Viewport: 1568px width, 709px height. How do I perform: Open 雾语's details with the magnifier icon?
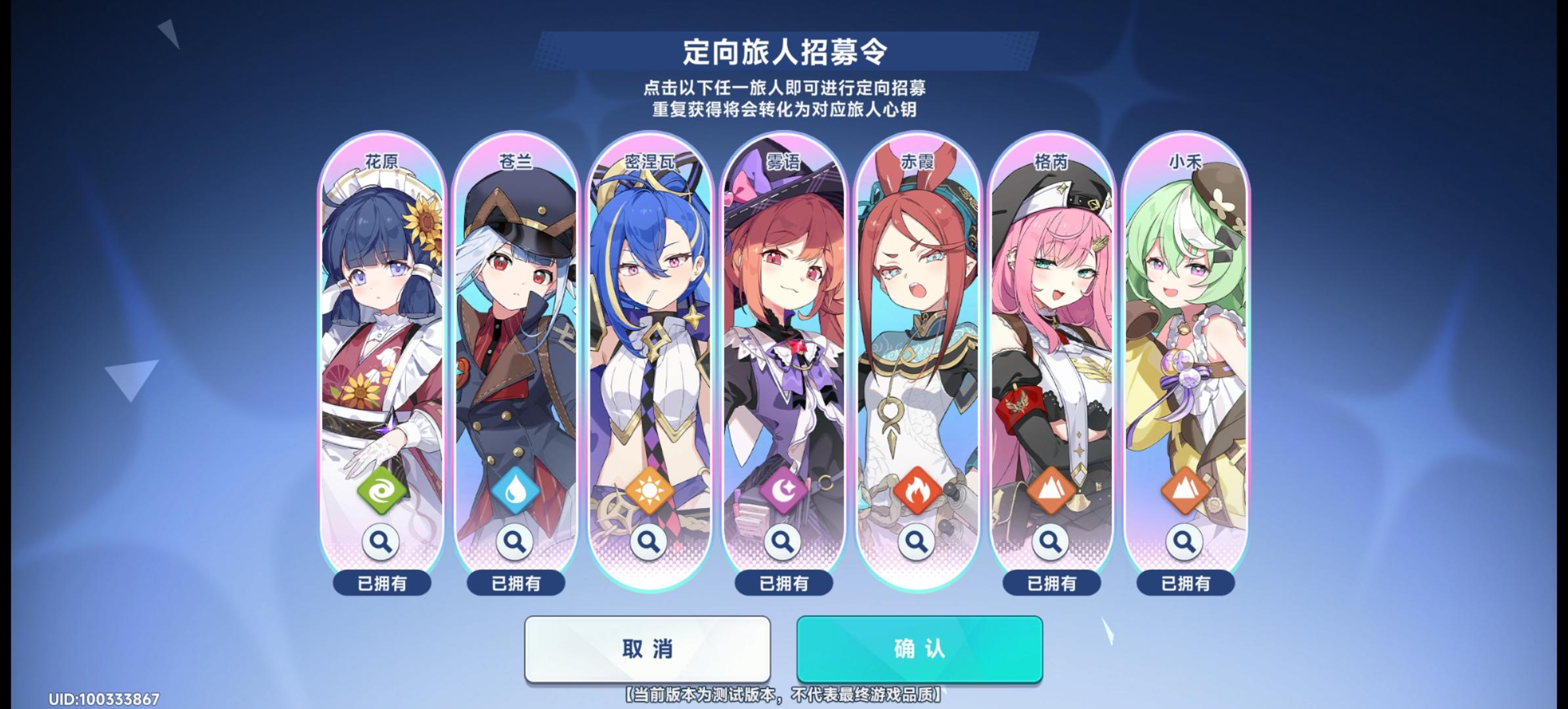click(x=784, y=542)
